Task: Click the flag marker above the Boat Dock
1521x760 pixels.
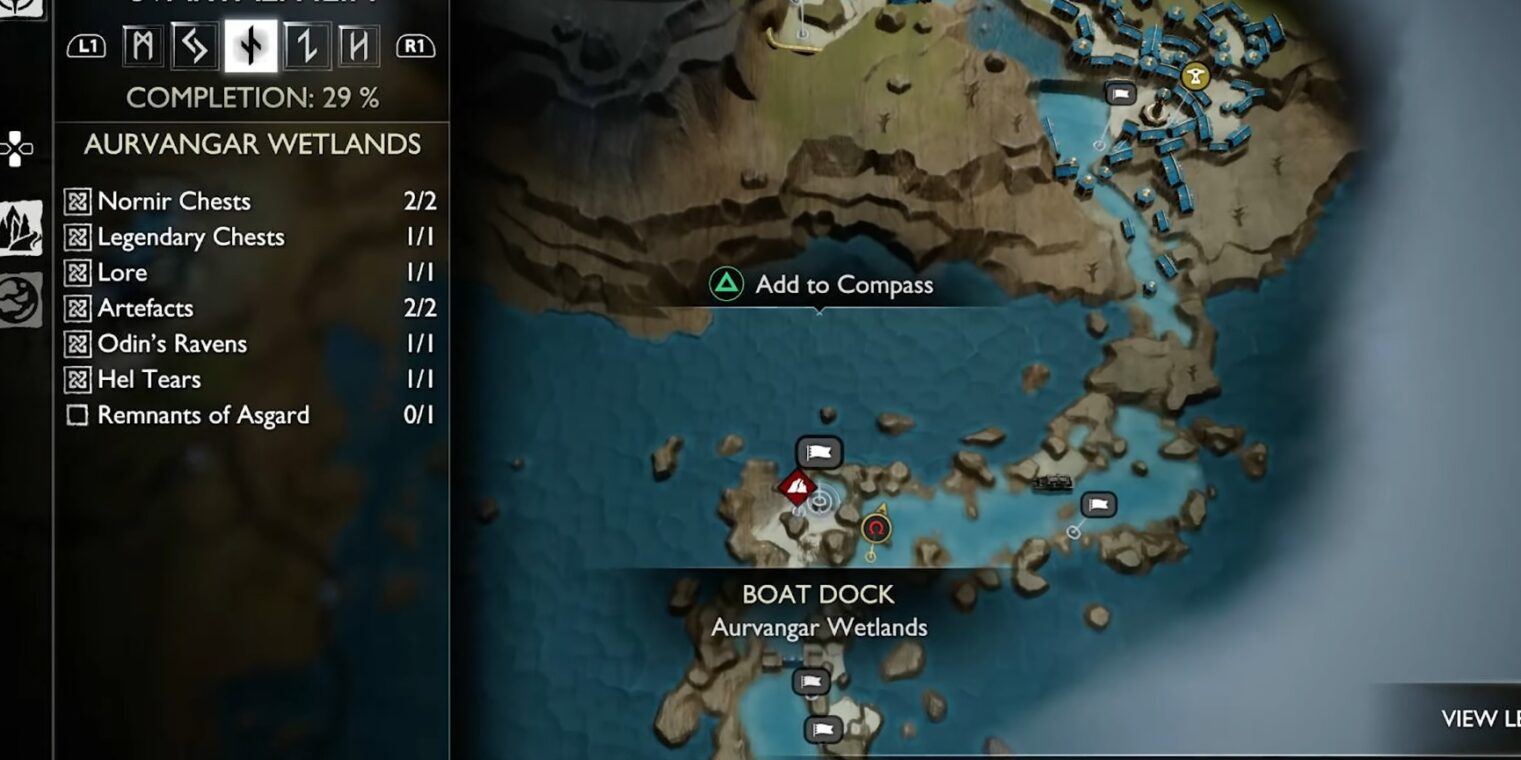Action: (x=819, y=452)
